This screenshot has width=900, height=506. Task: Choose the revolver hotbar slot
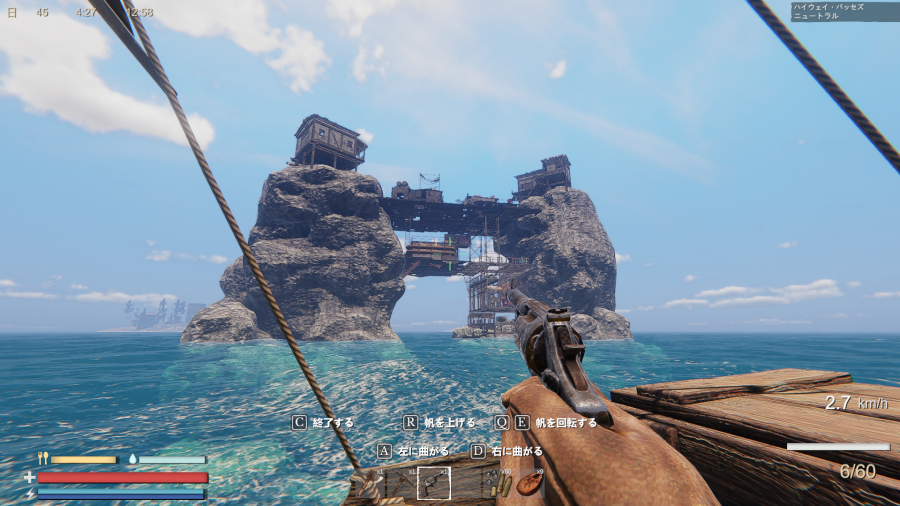coord(433,483)
